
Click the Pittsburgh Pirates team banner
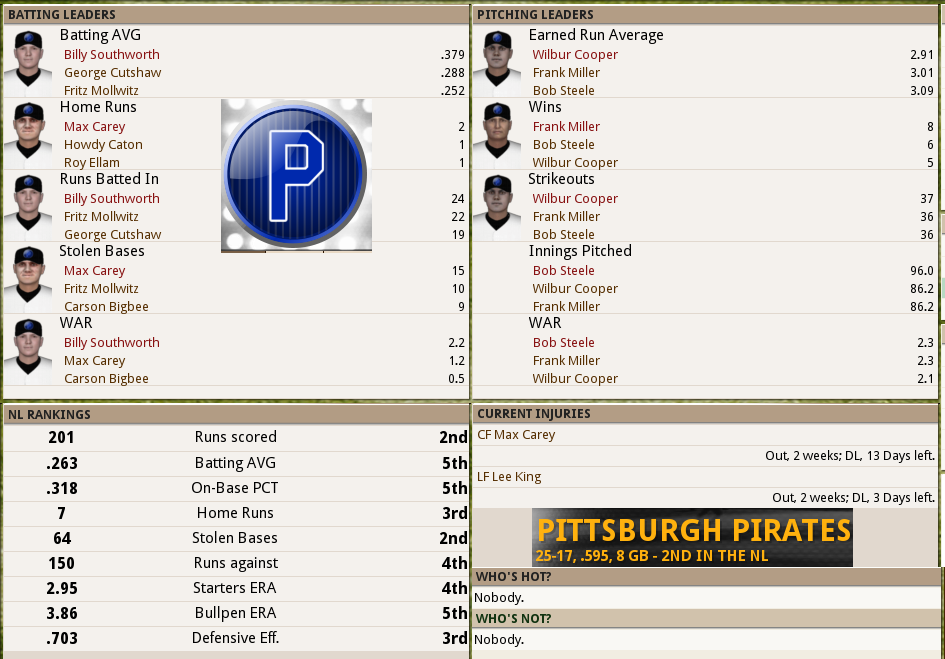click(x=692, y=538)
